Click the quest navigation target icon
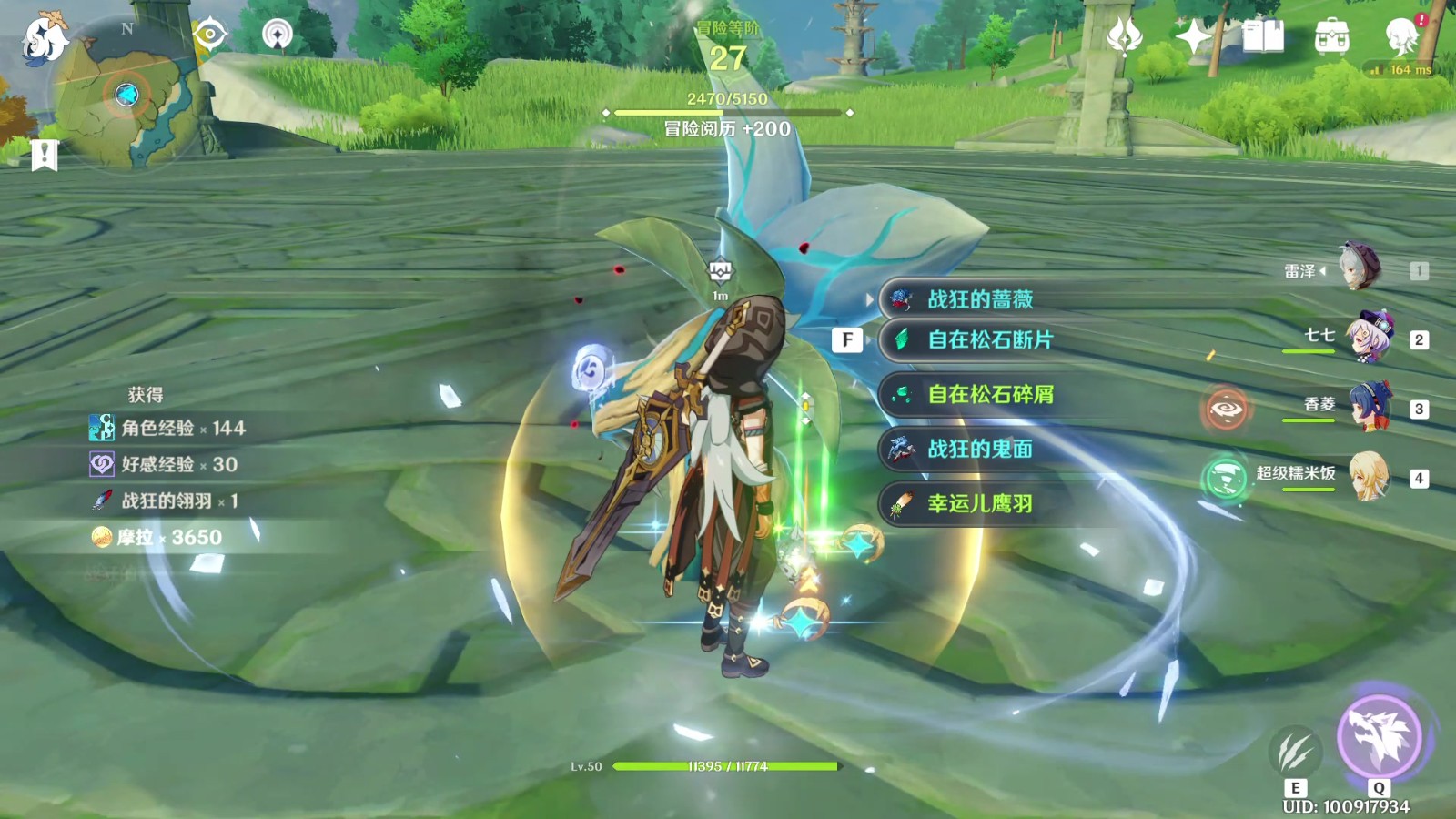The height and width of the screenshot is (819, 1456). pyautogui.click(x=210, y=35)
